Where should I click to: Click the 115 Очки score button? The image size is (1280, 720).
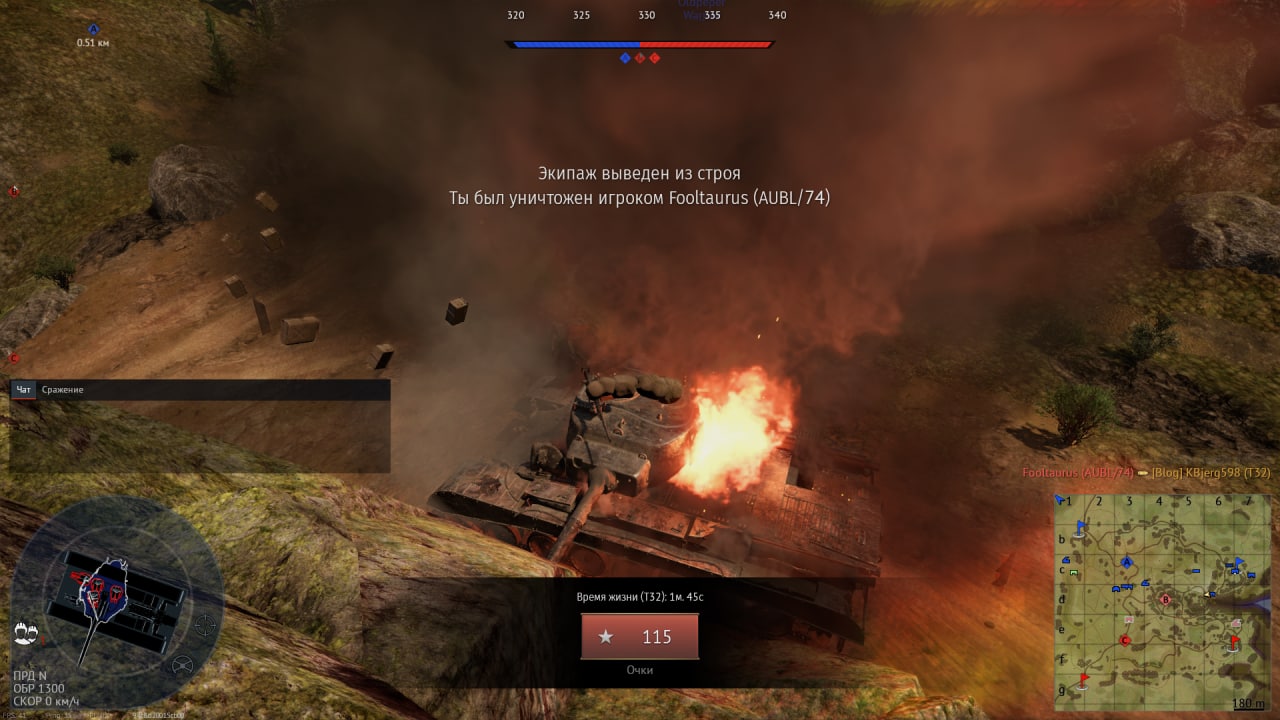click(x=639, y=636)
